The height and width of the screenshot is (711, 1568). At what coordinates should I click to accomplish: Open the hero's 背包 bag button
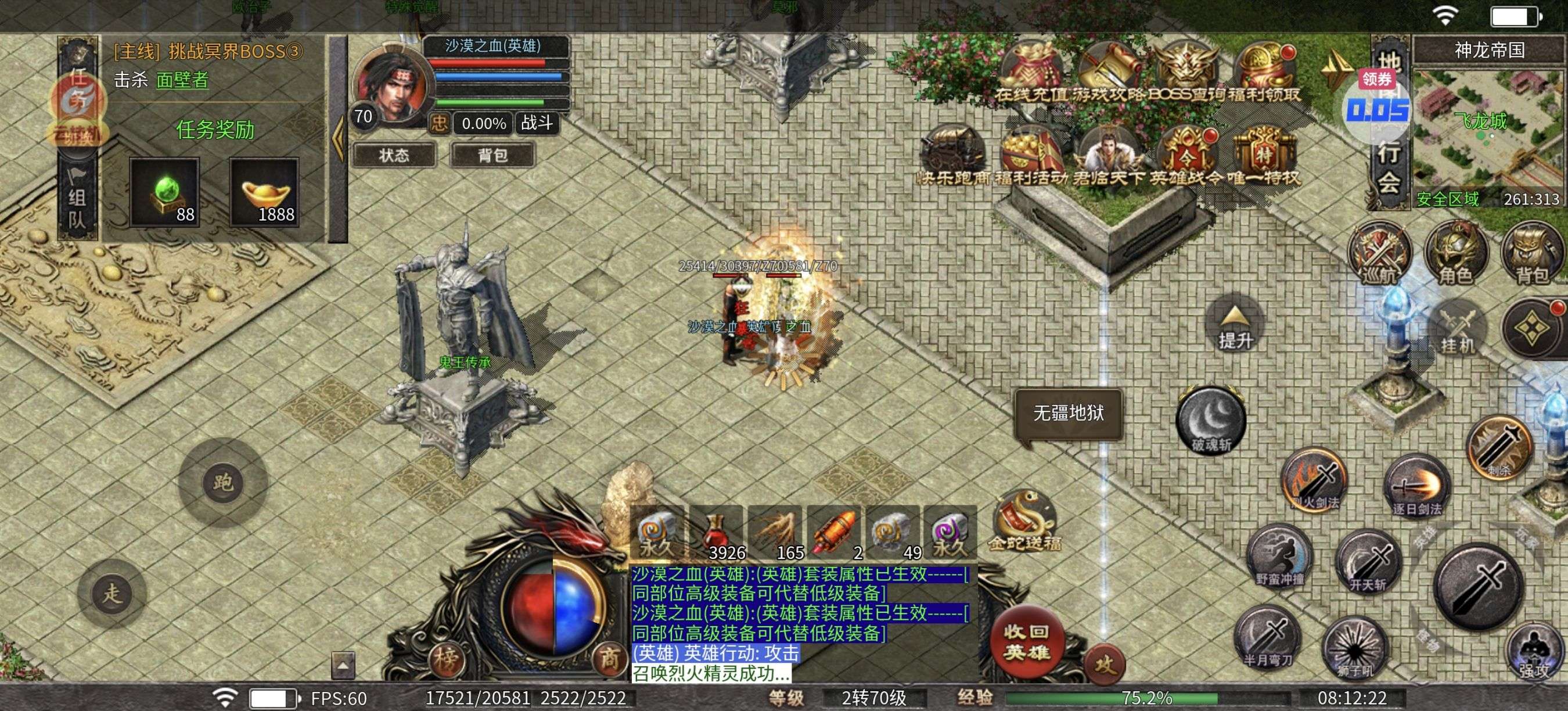pyautogui.click(x=492, y=155)
